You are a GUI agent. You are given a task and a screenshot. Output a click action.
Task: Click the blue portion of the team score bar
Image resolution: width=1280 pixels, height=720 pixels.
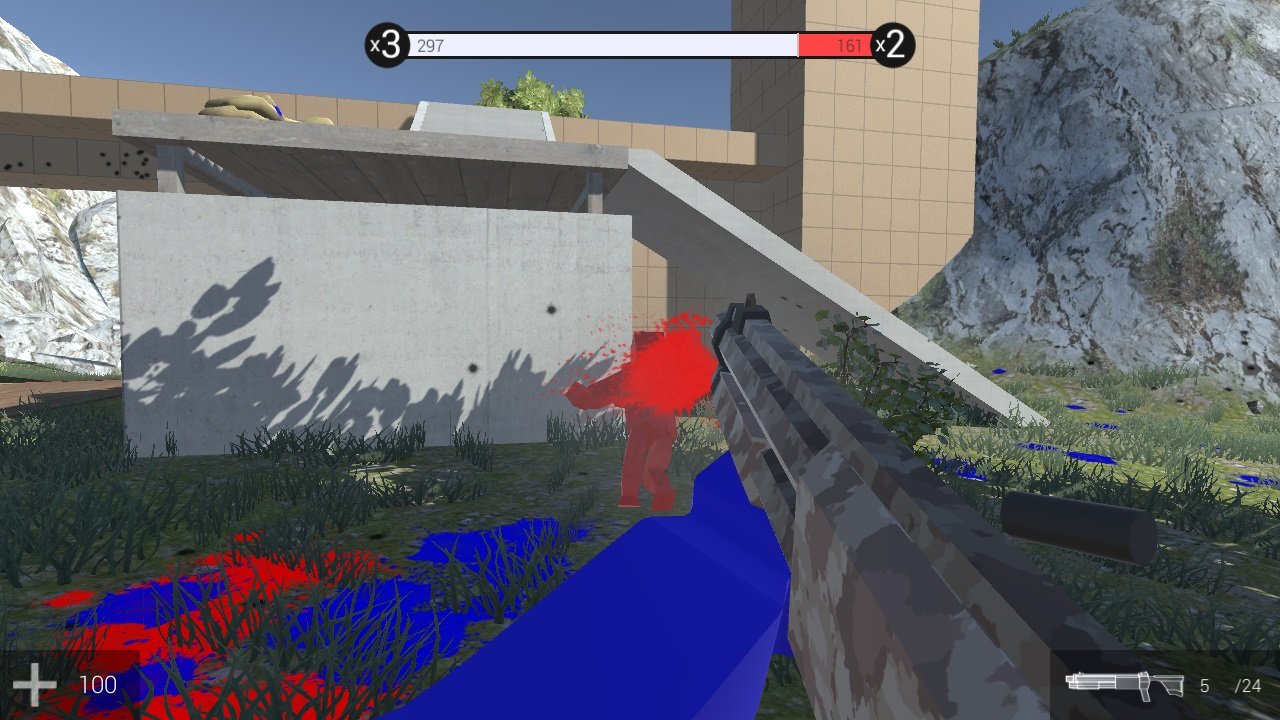point(600,45)
